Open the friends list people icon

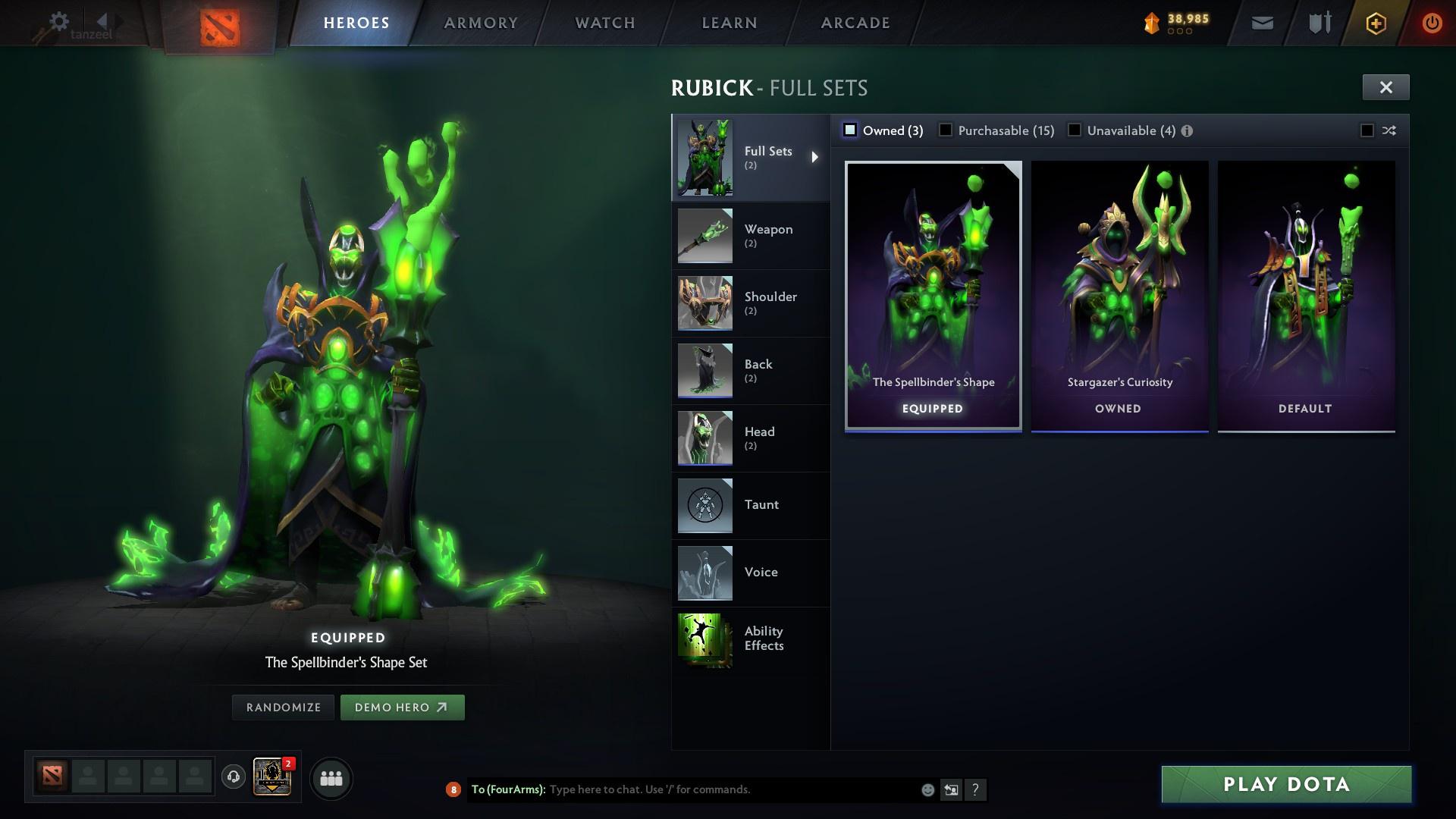[x=331, y=778]
